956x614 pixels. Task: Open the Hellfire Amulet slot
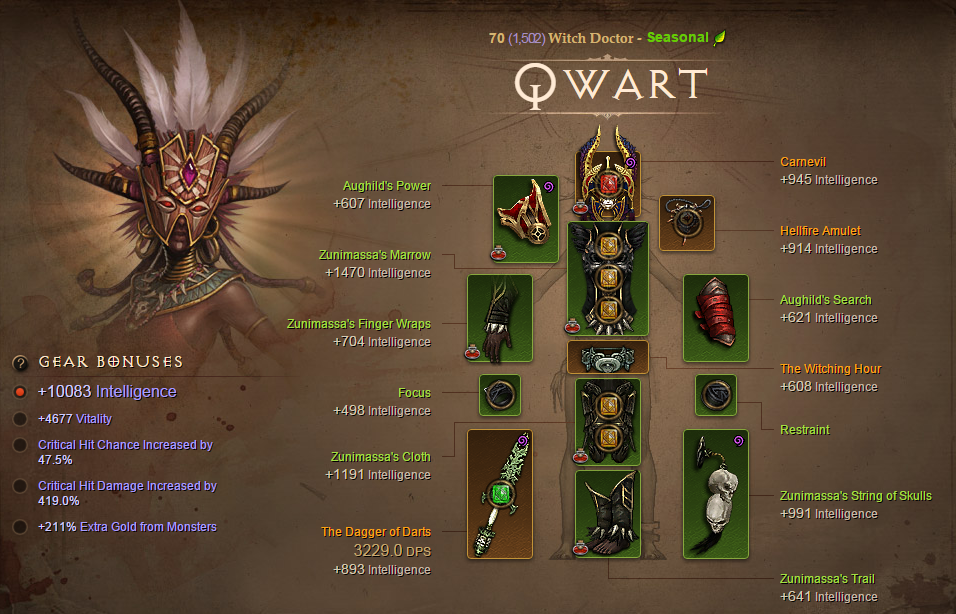tap(687, 223)
